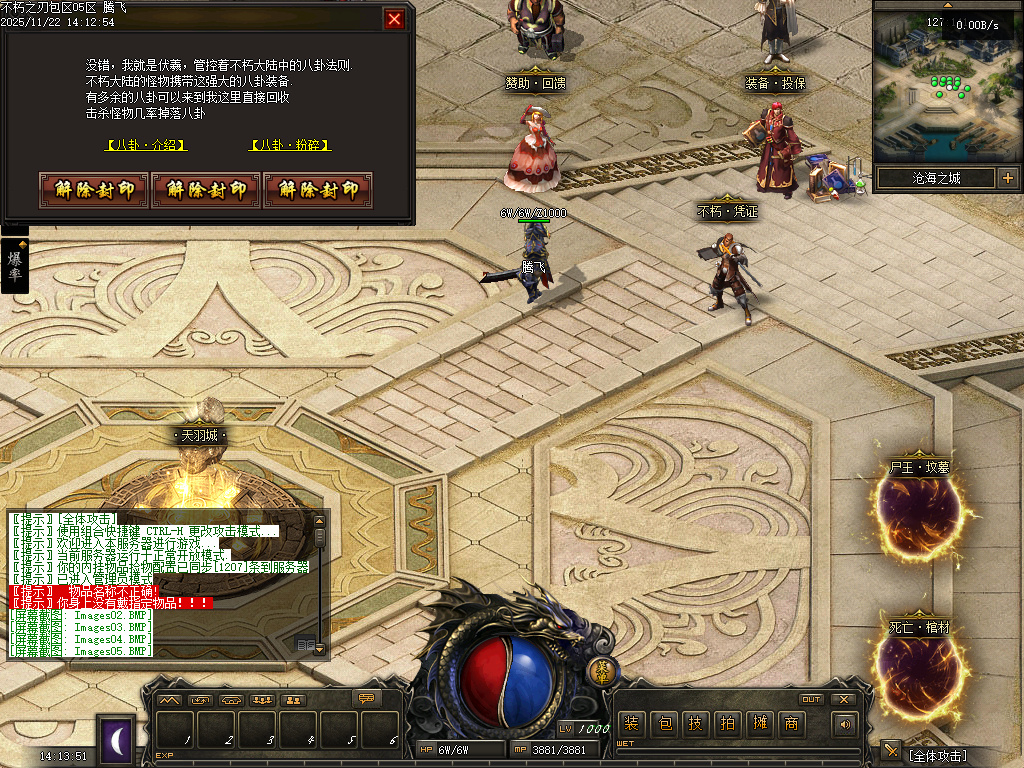Open the 装 equipment panel

(630, 724)
